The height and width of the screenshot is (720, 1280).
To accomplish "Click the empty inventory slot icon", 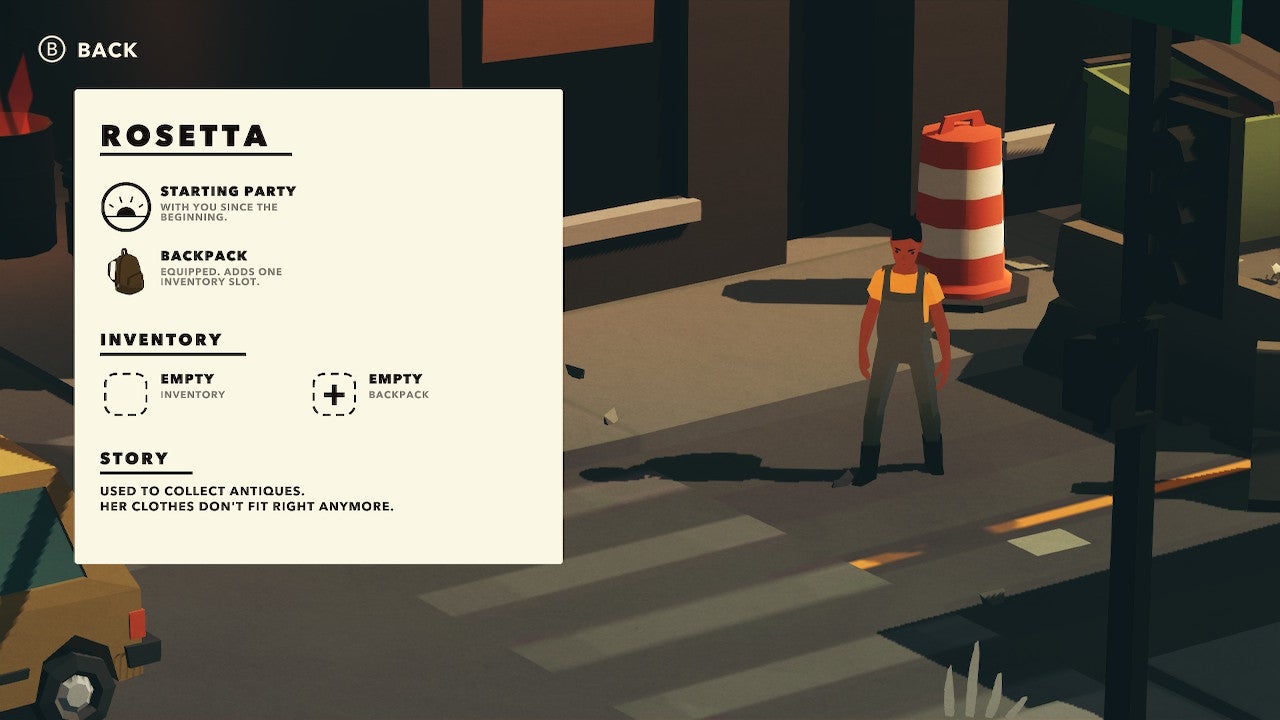I will pos(124,391).
